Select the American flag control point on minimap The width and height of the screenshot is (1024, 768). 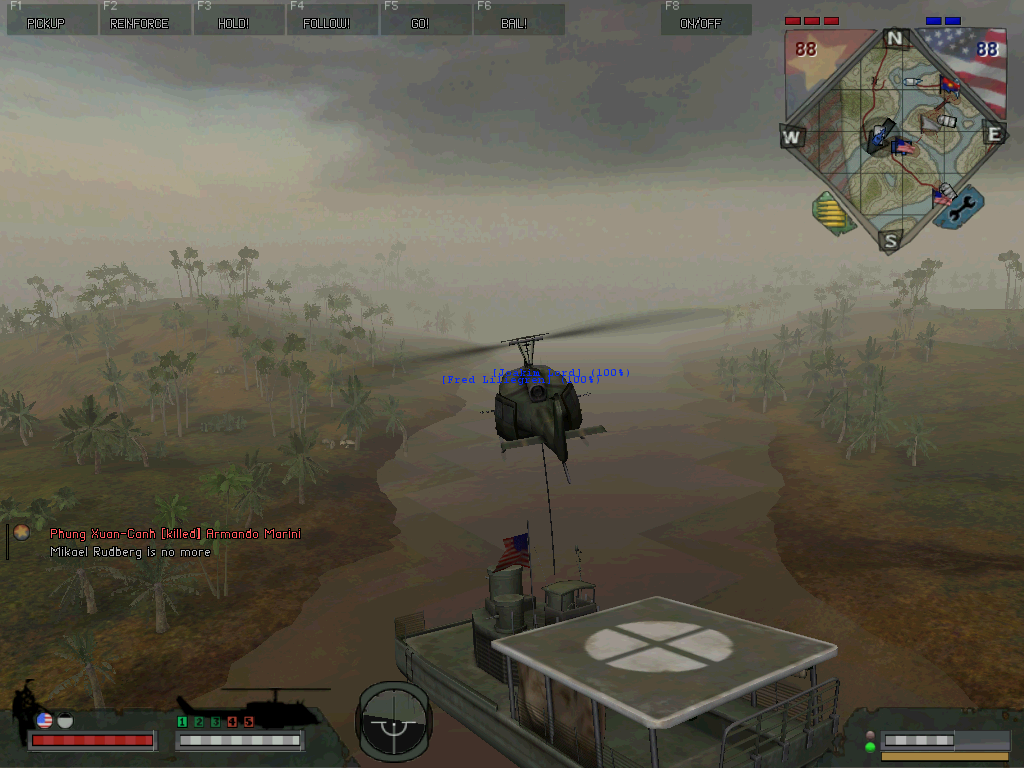(x=904, y=147)
